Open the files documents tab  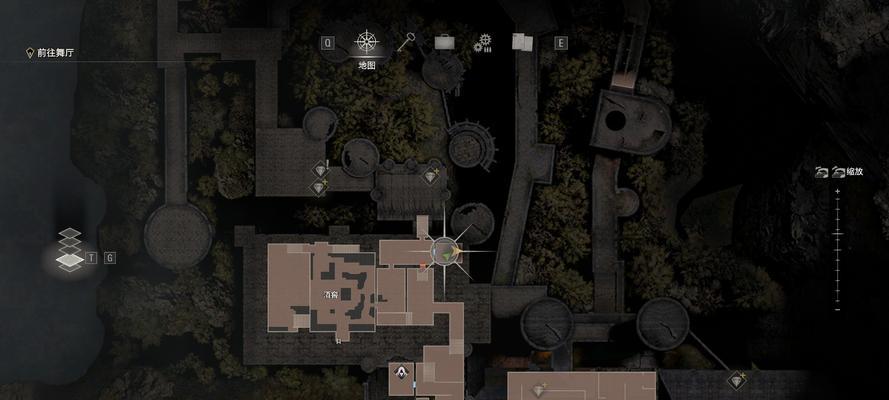(521, 42)
